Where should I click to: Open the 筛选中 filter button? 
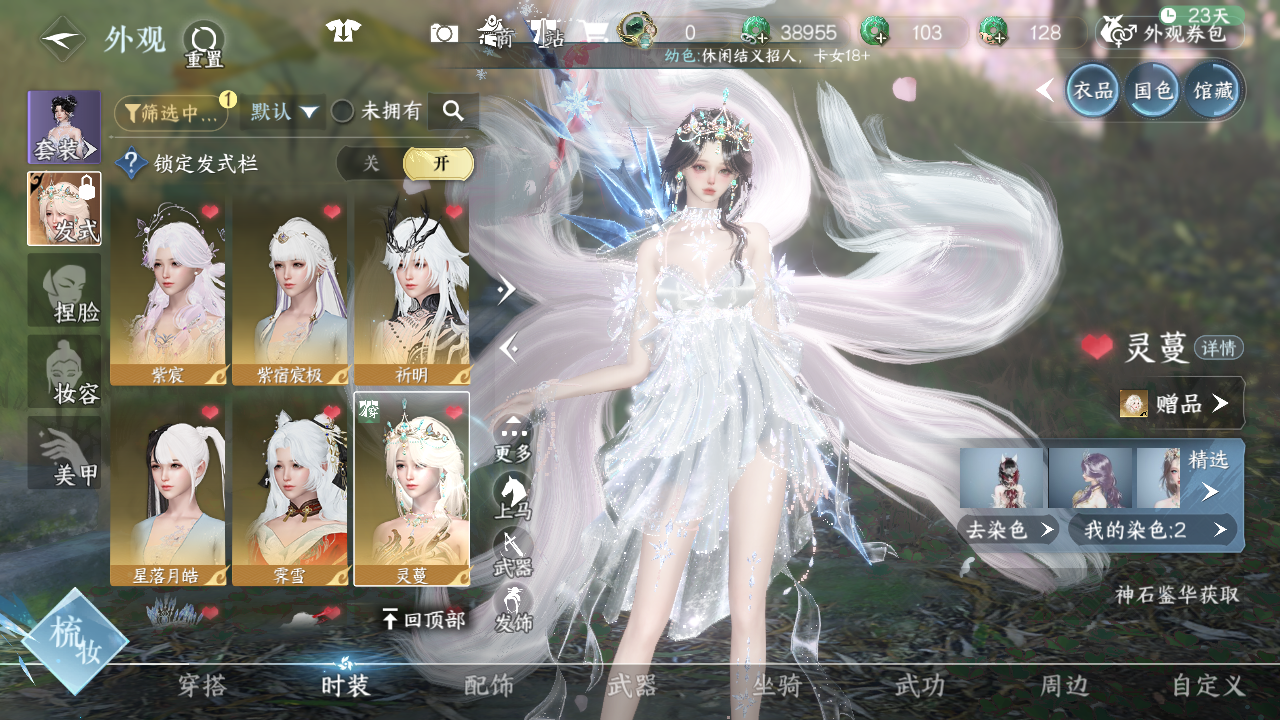click(171, 113)
